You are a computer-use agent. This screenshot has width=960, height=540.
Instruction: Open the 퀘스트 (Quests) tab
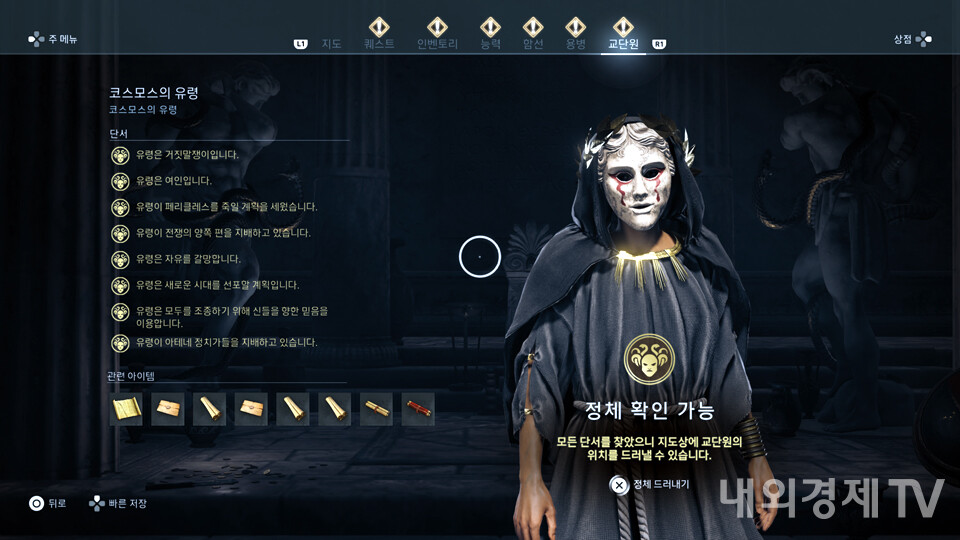(x=379, y=44)
